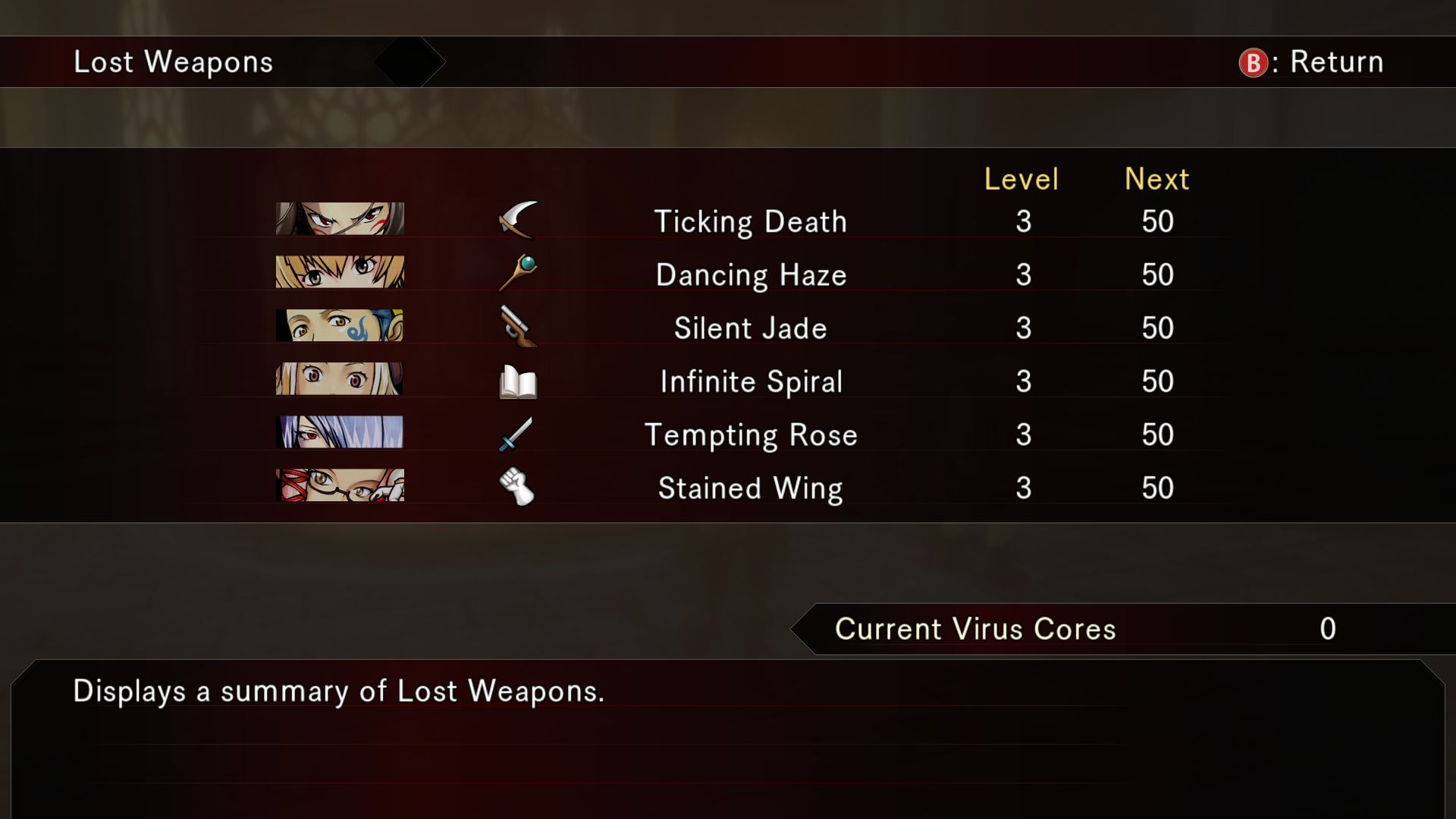Select the blonde character portrait

coord(340,271)
